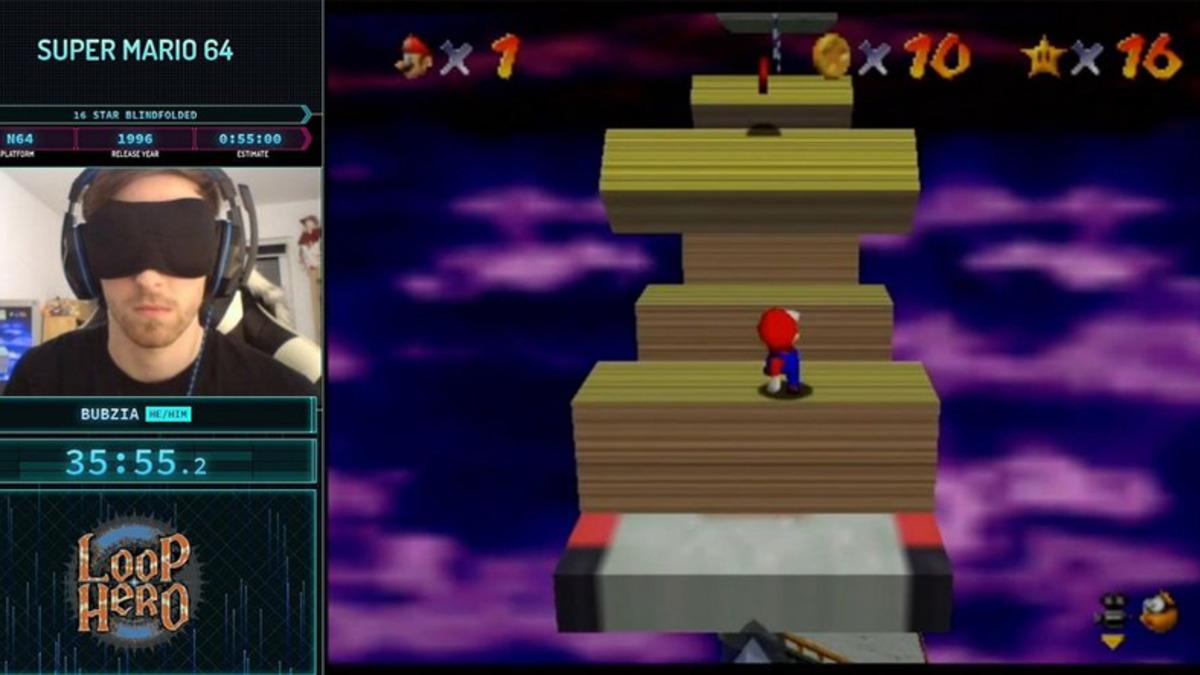The image size is (1200, 675).
Task: Open the Loop Hero sponsor logo
Action: (x=135, y=581)
